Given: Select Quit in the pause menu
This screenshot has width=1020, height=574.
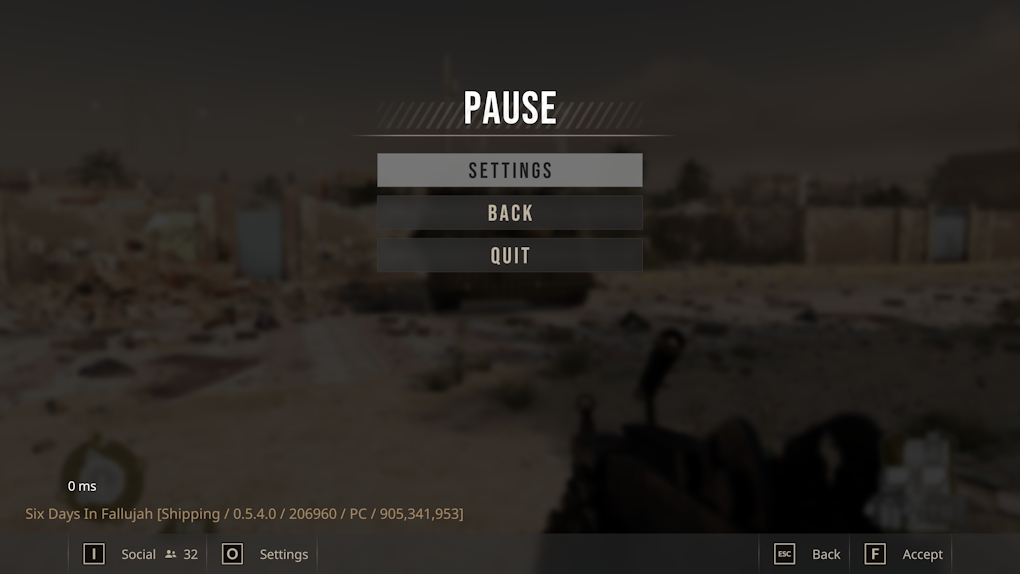Looking at the screenshot, I should pyautogui.click(x=510, y=255).
